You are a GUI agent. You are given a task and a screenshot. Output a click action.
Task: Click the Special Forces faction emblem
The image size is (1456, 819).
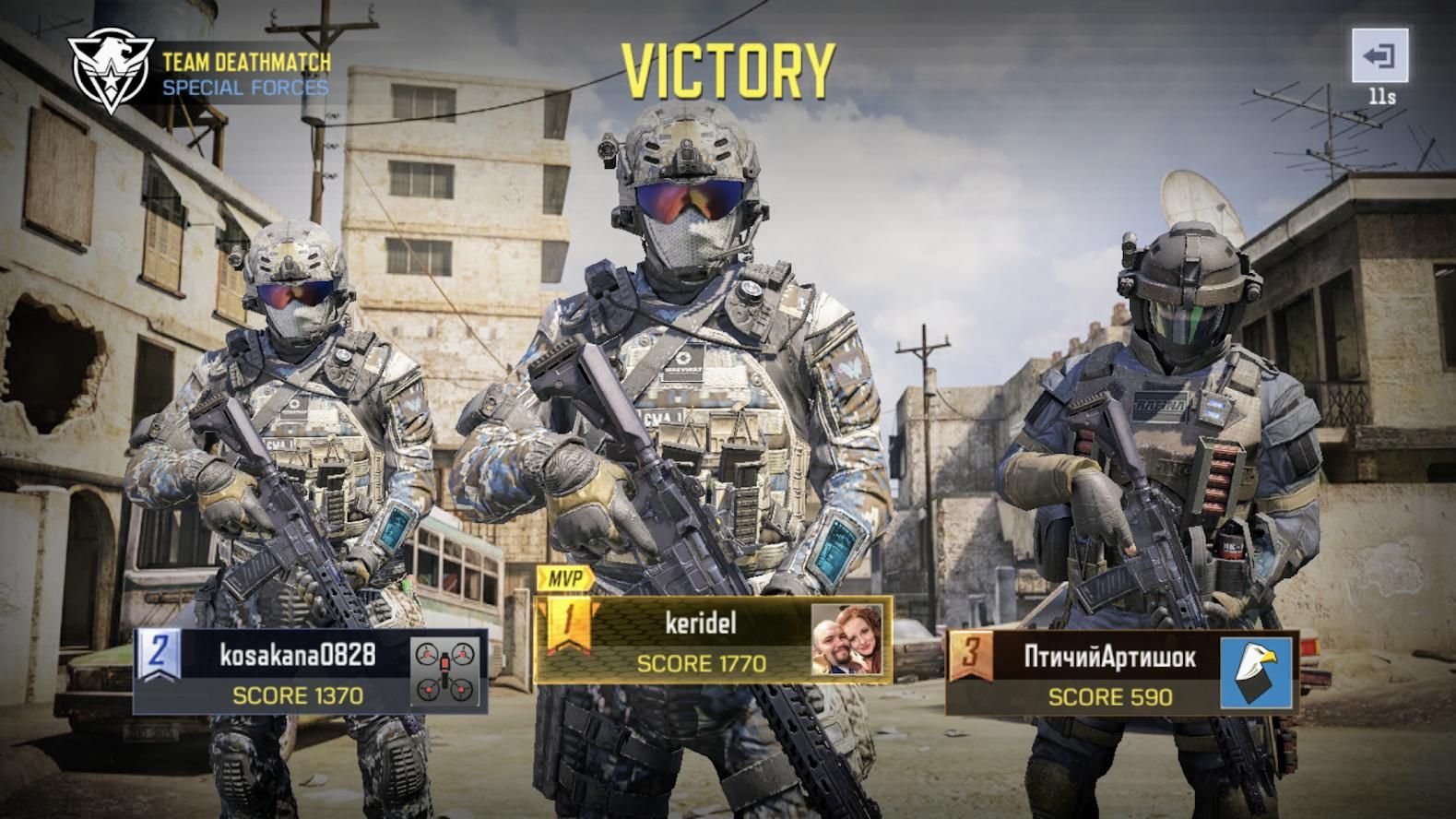[111, 66]
